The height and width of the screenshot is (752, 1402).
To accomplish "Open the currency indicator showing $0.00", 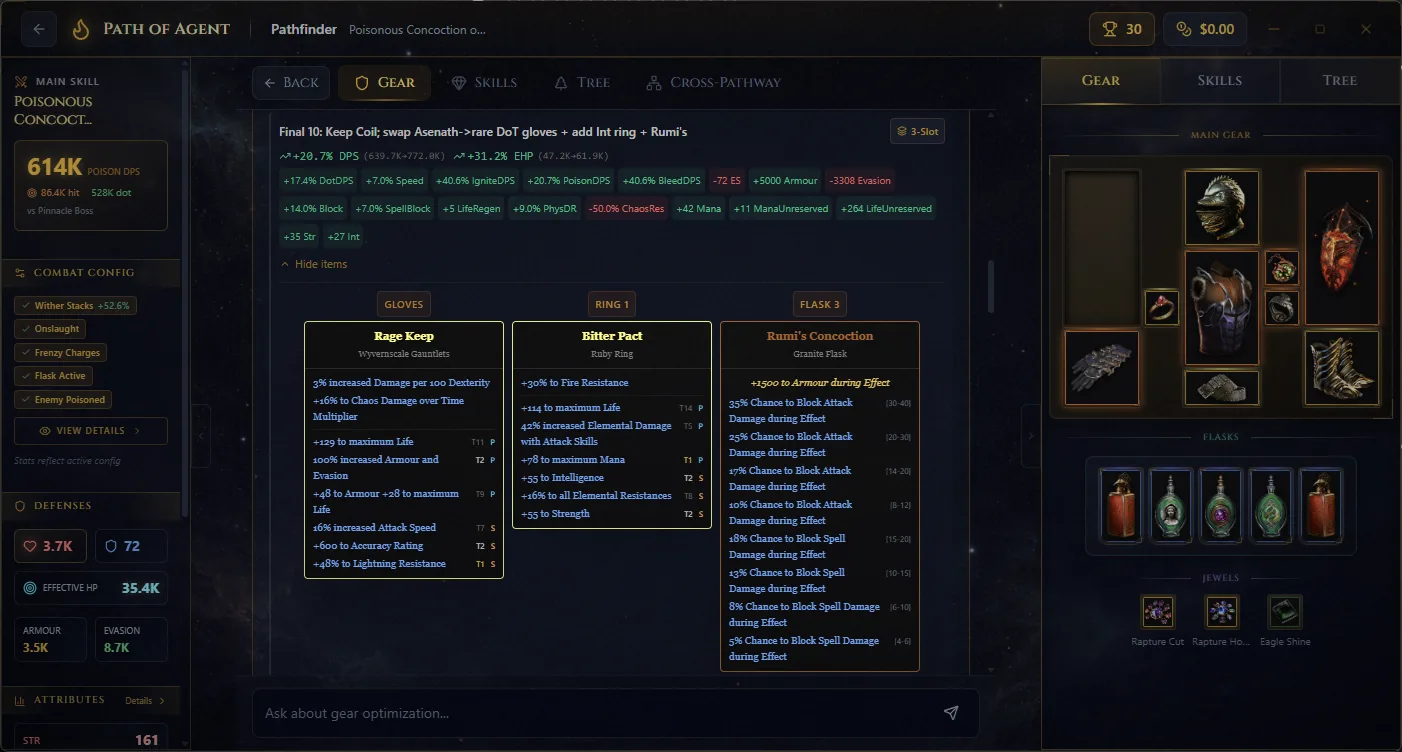I will pos(1204,28).
